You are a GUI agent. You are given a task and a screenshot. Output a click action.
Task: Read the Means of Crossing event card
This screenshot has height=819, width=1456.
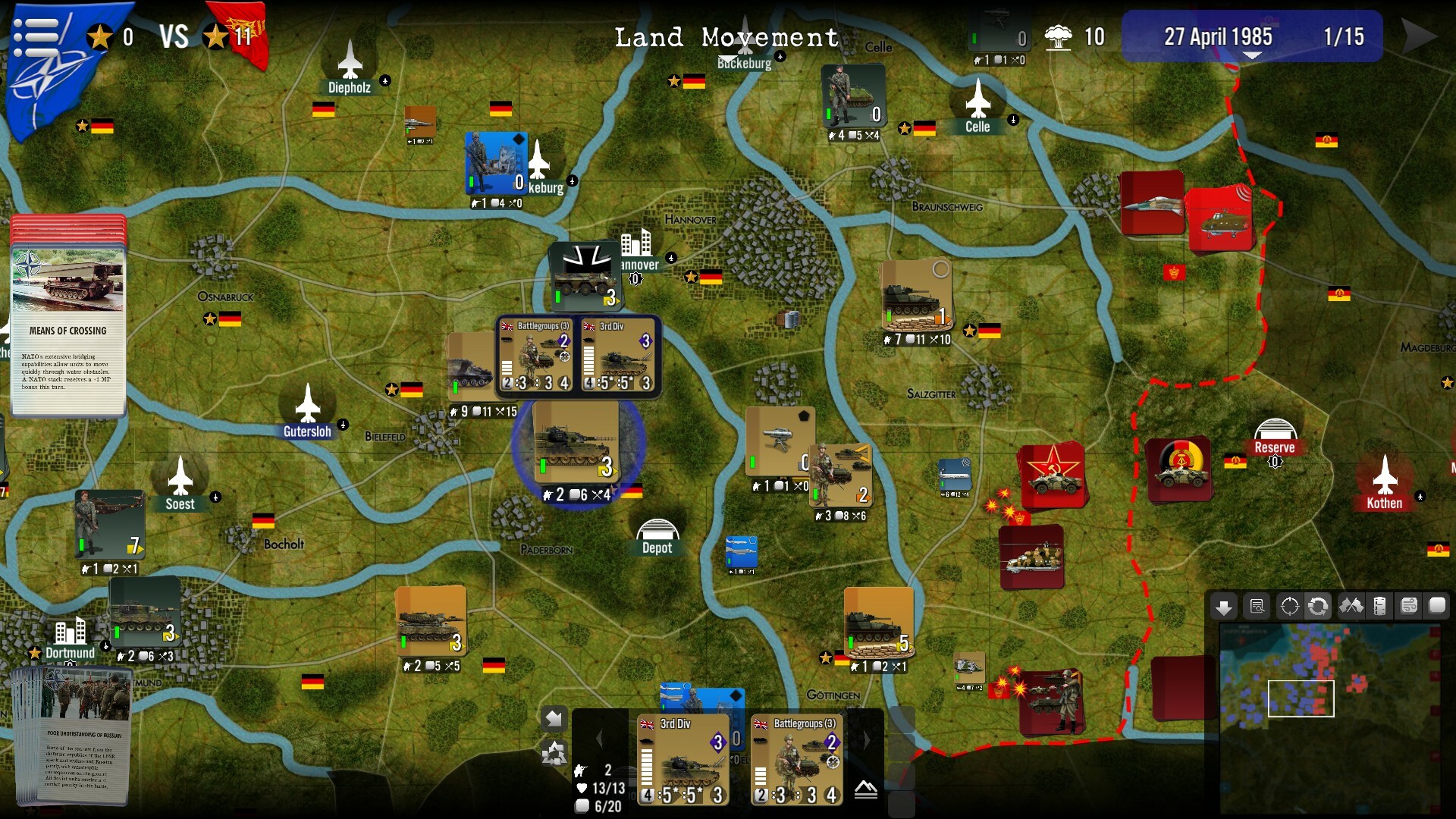[x=68, y=330]
